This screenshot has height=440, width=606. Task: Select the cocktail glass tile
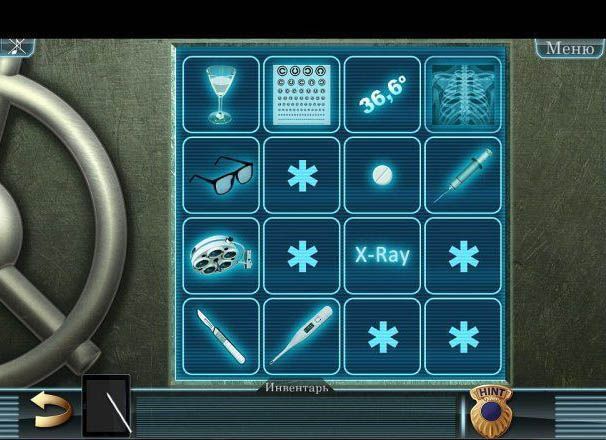[x=220, y=93]
